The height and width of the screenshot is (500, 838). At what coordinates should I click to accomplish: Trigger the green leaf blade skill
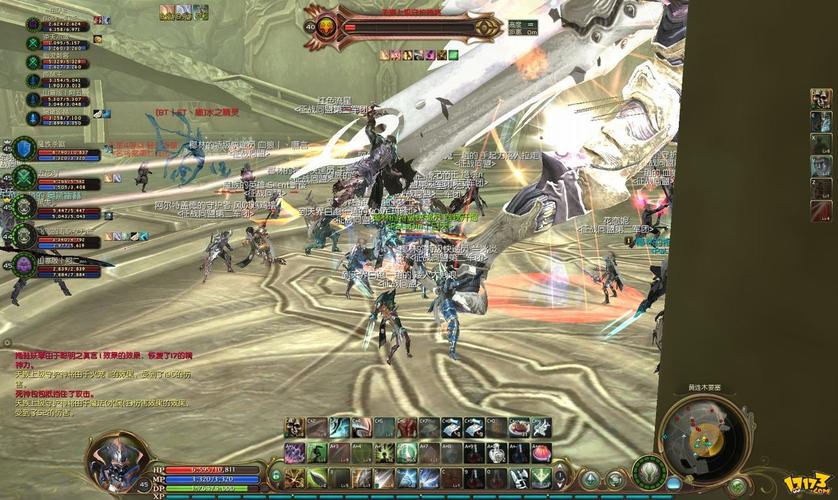coord(317,478)
